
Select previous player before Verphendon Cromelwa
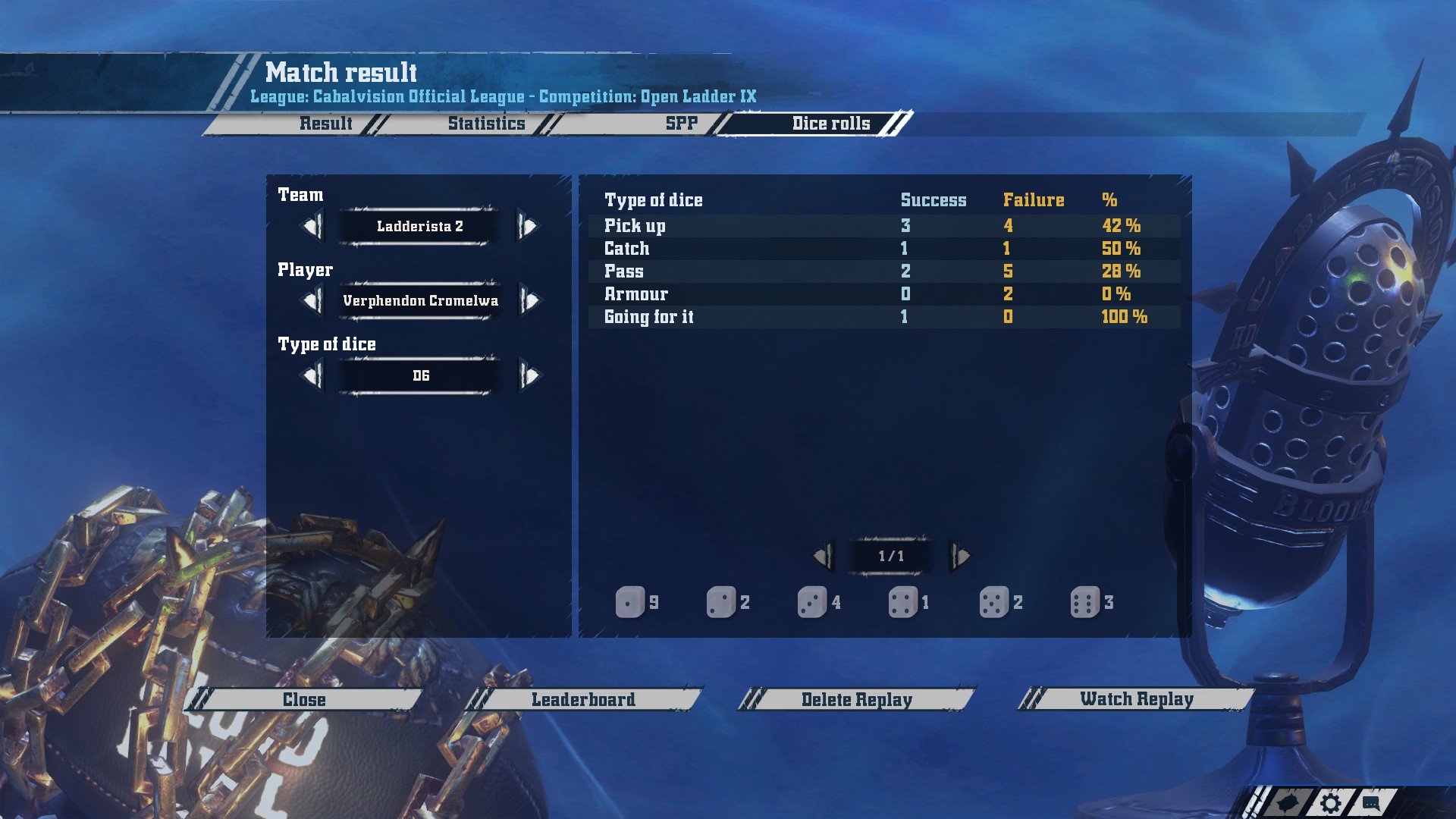[x=312, y=301]
